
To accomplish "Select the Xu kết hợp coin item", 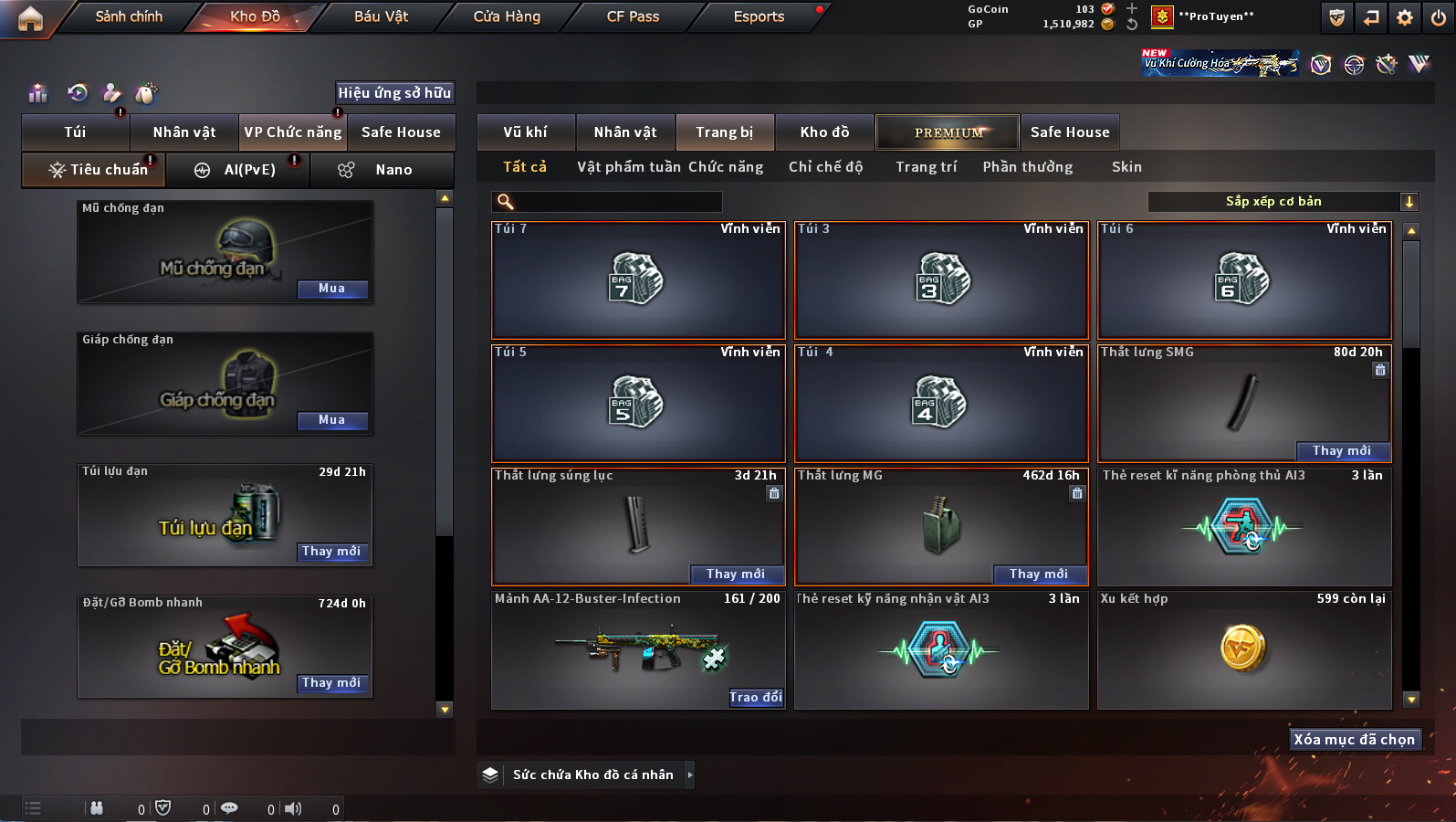I will pyautogui.click(x=1243, y=649).
